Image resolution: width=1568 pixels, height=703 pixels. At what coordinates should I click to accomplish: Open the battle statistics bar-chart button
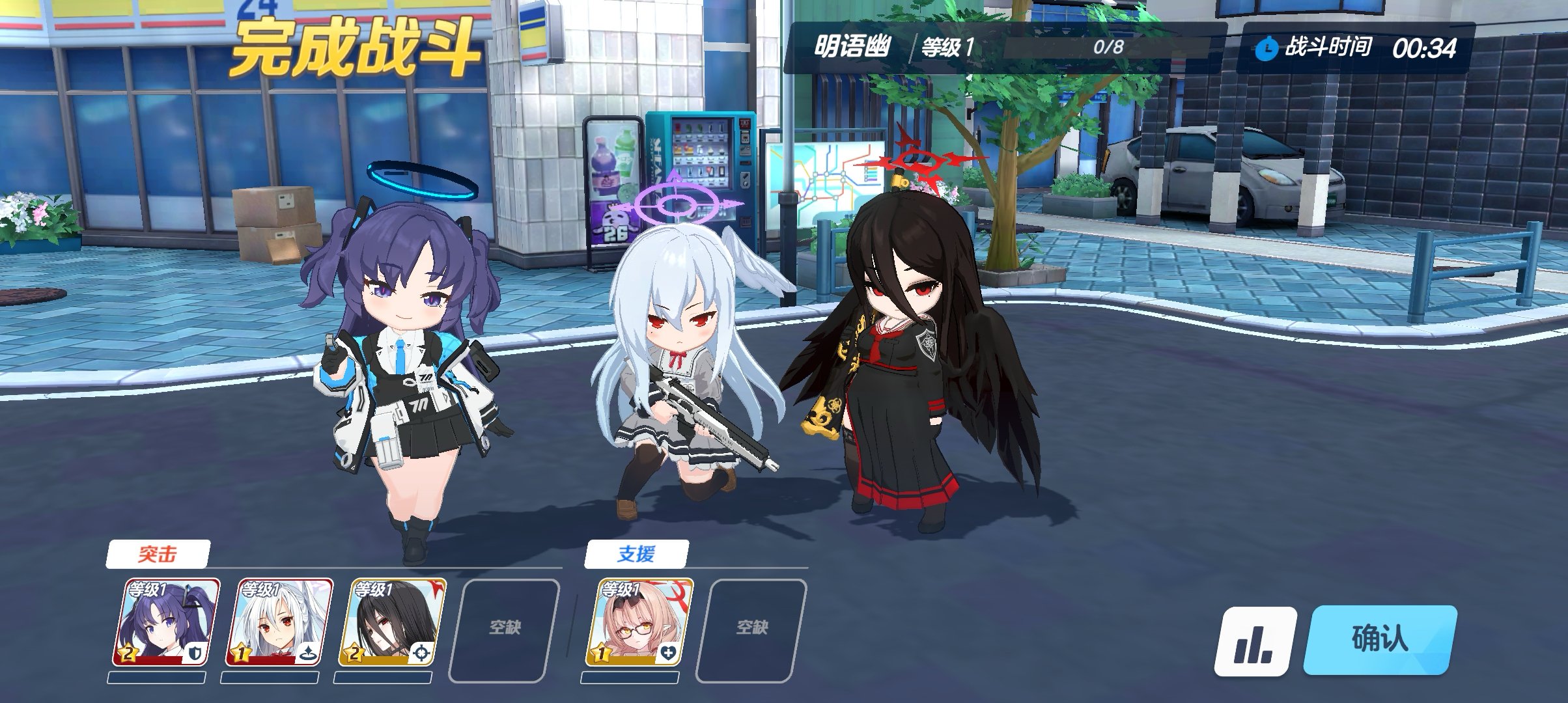[1255, 642]
